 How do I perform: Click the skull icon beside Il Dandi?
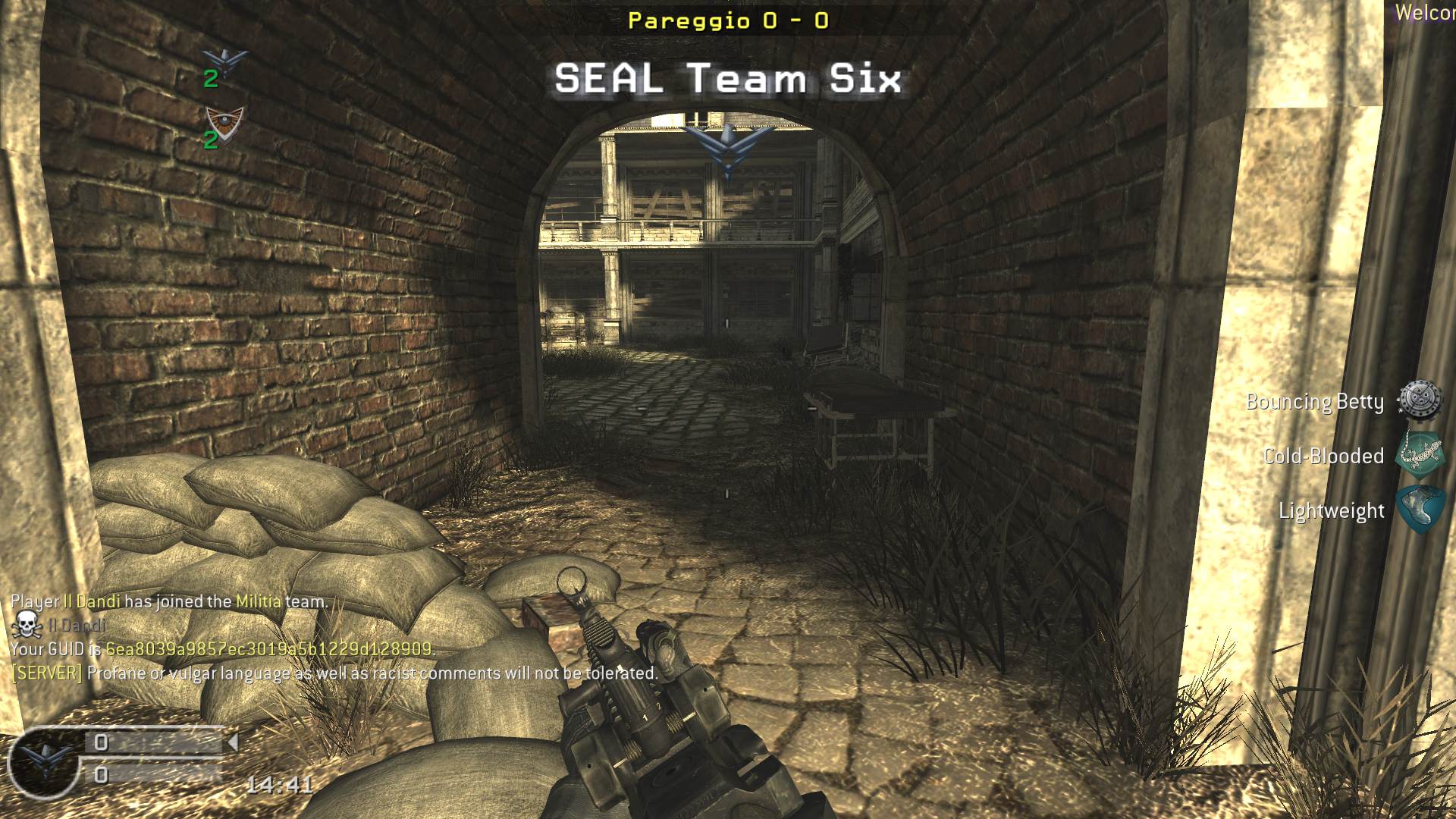(27, 625)
